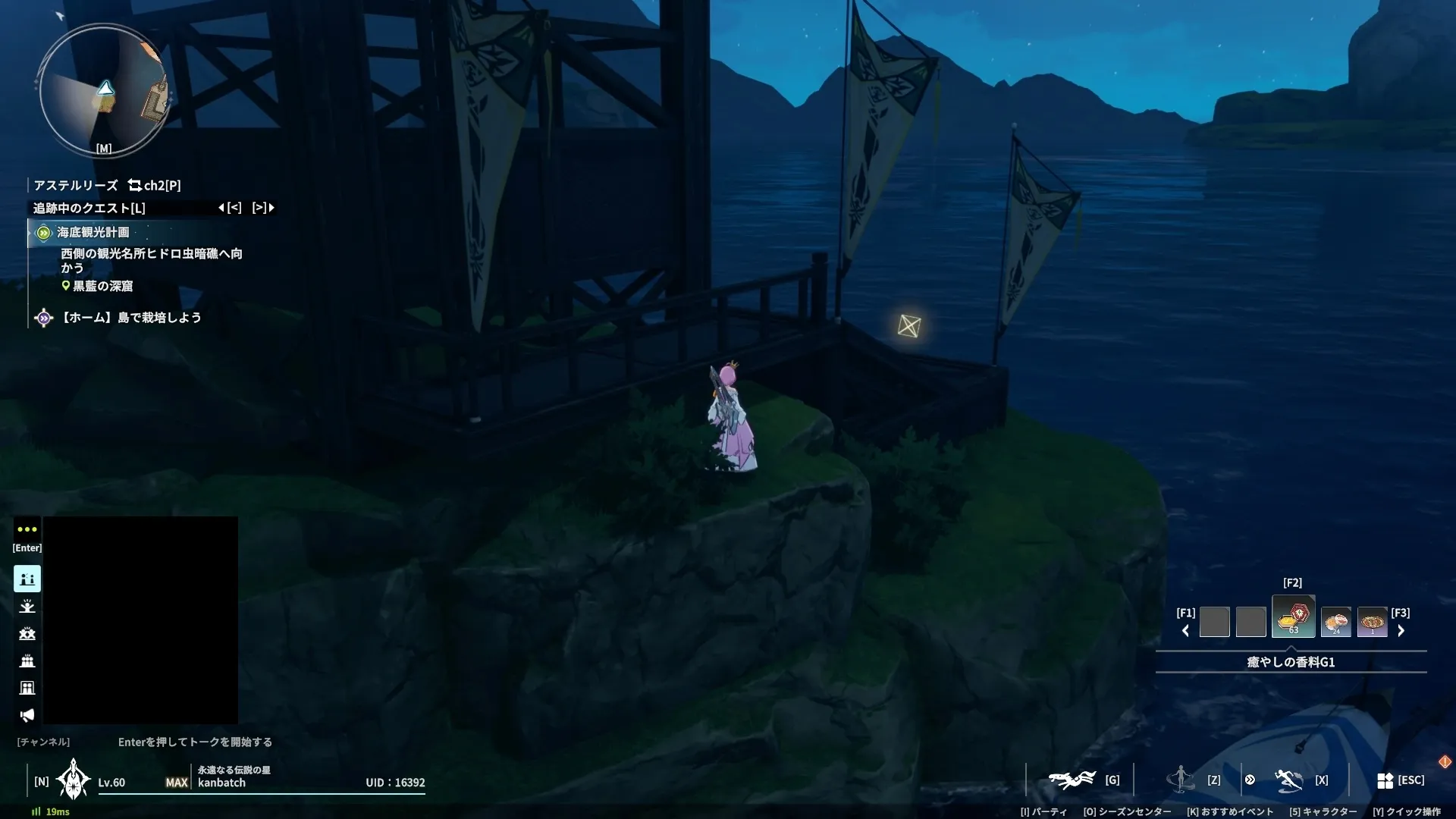Use the 癒やしの香料G1 item slot
This screenshot has width=1456, height=819.
[x=1293, y=617]
